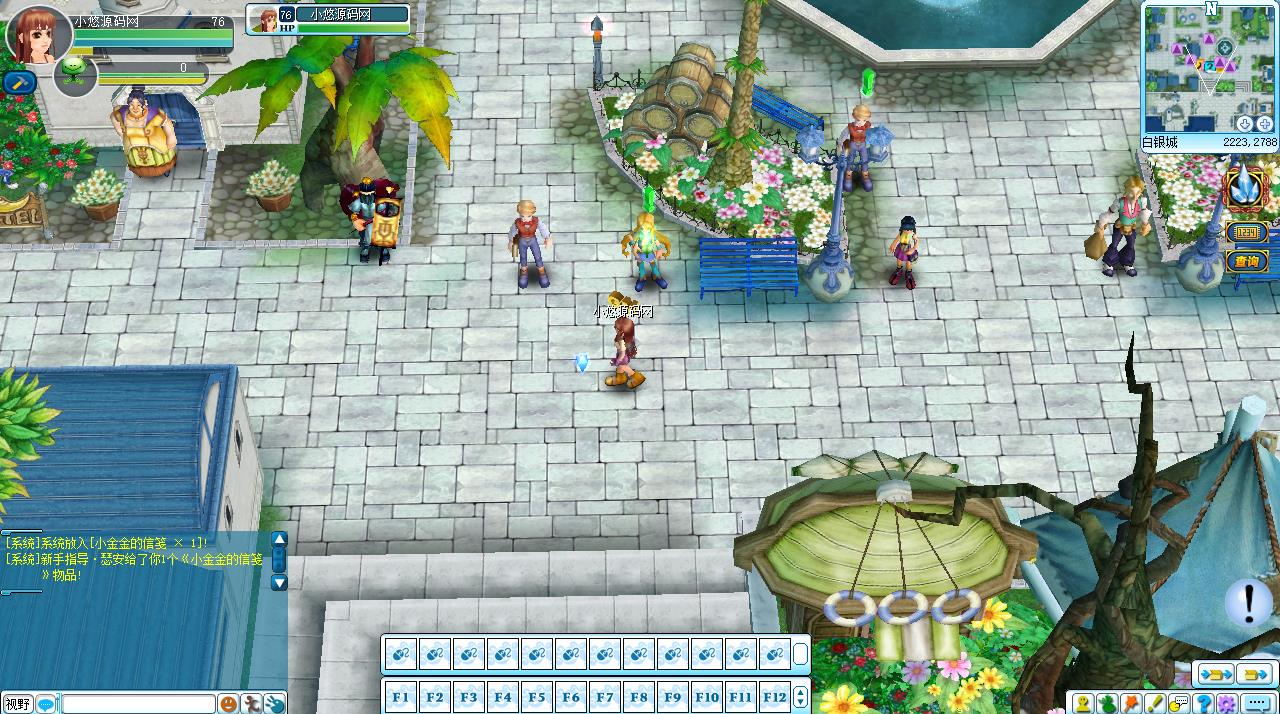The width and height of the screenshot is (1280, 714).
Task: Click the running figure action icon
Action: coord(252,704)
